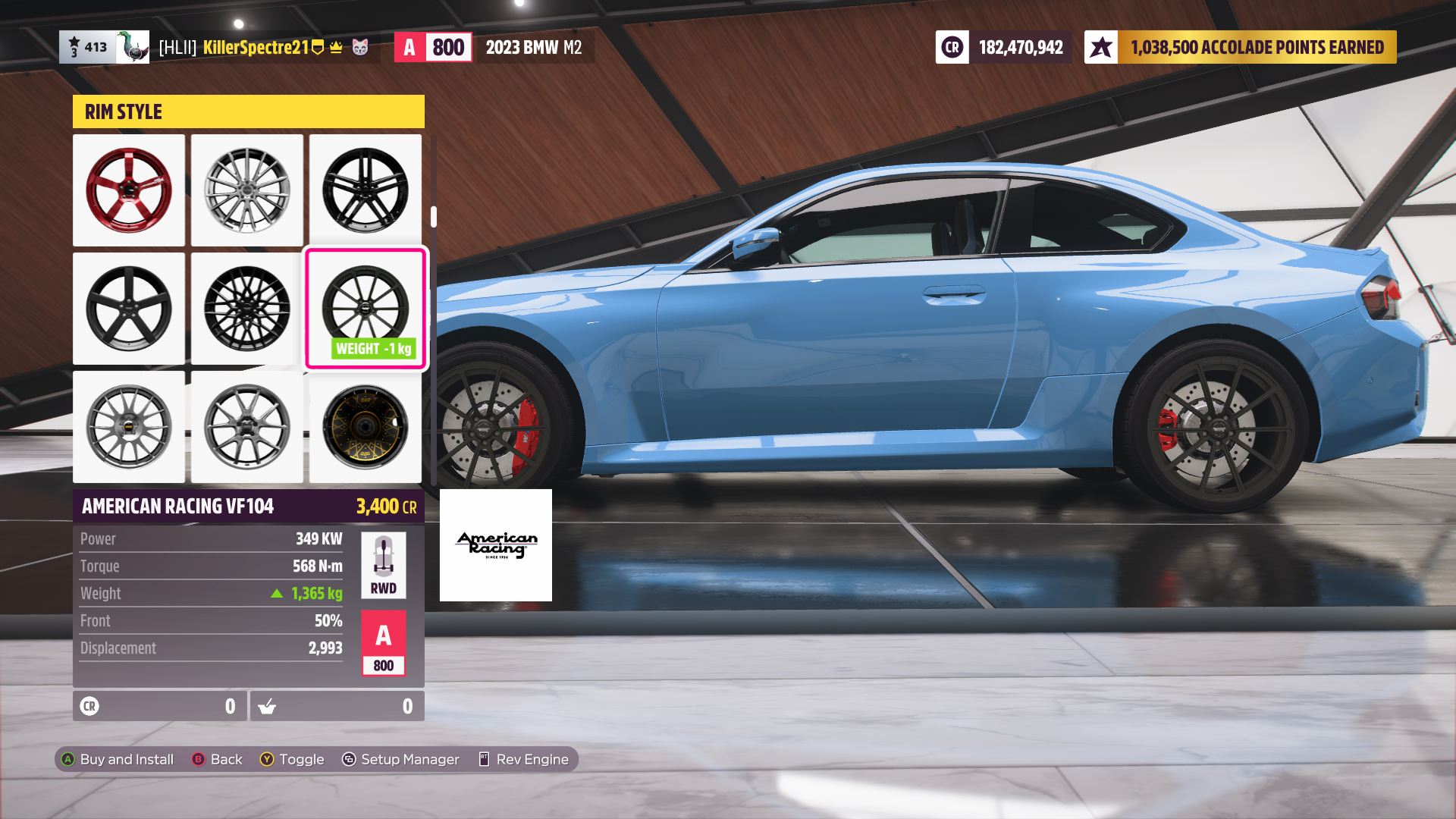This screenshot has height=819, width=1456.
Task: Click the rim list scrollbar handle
Action: (x=434, y=217)
